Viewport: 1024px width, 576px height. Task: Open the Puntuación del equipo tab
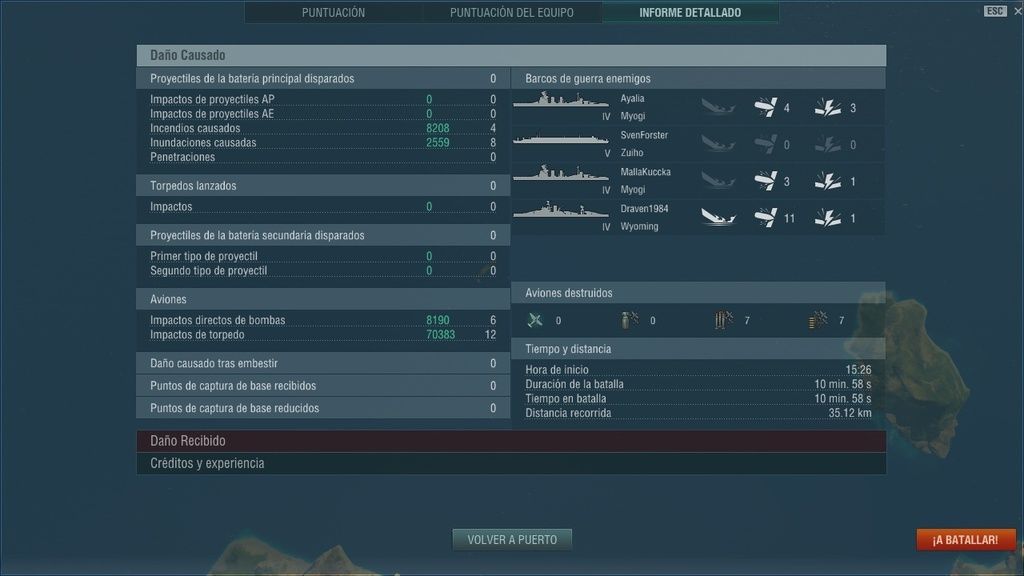pos(512,13)
